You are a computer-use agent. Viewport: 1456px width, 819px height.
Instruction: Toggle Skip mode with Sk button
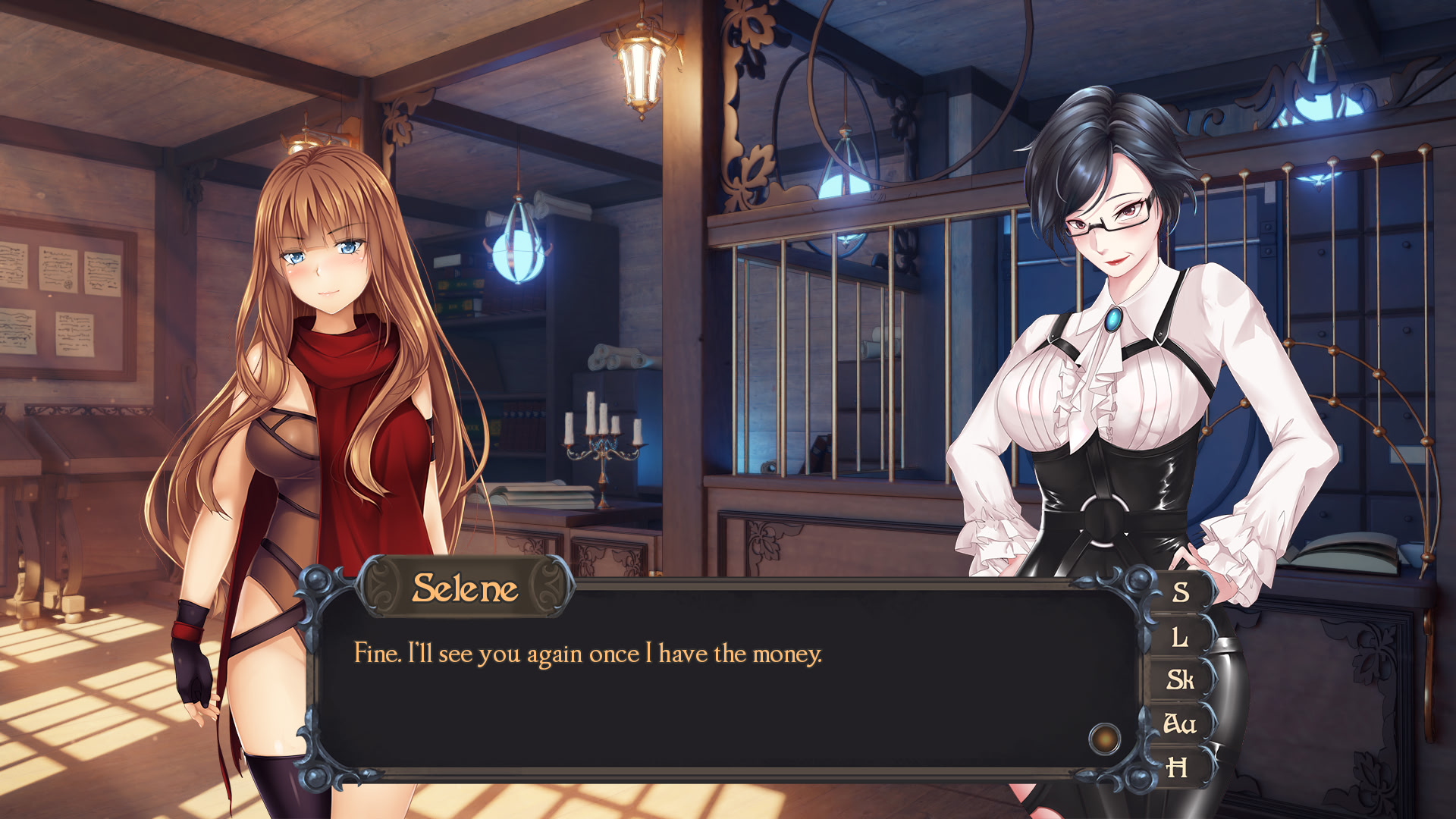click(x=1180, y=680)
